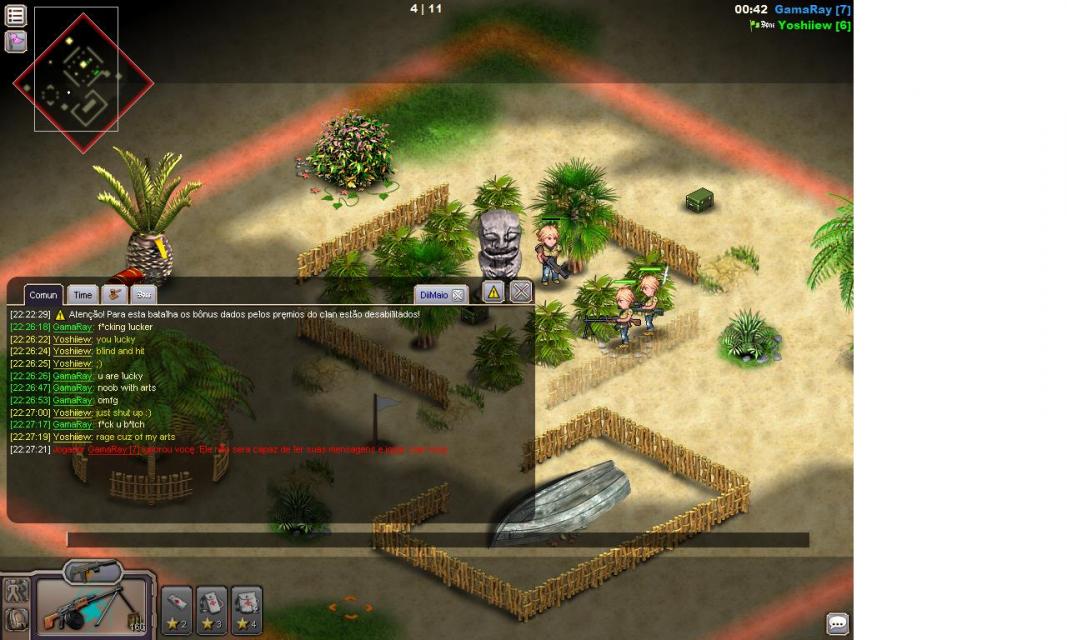
Task: Open the speech bubble chat button
Action: (838, 623)
